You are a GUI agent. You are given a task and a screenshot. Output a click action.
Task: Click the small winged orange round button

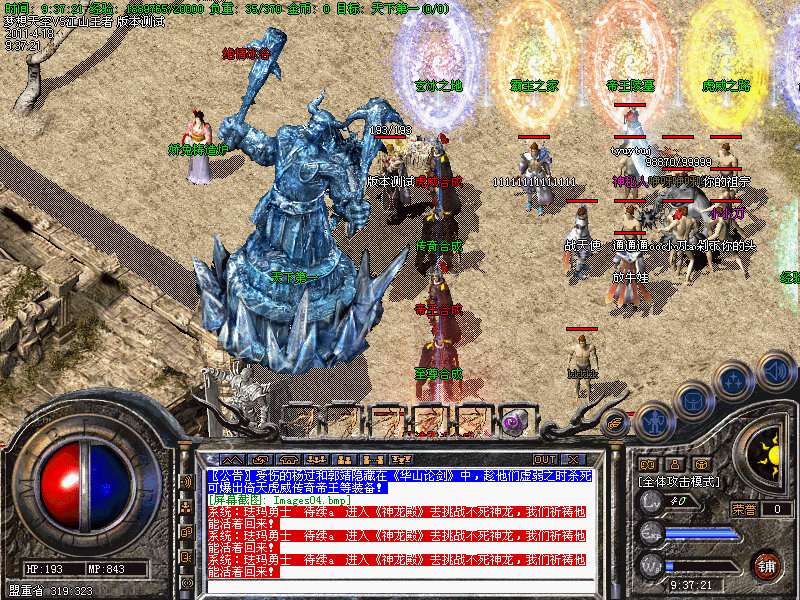(617, 423)
